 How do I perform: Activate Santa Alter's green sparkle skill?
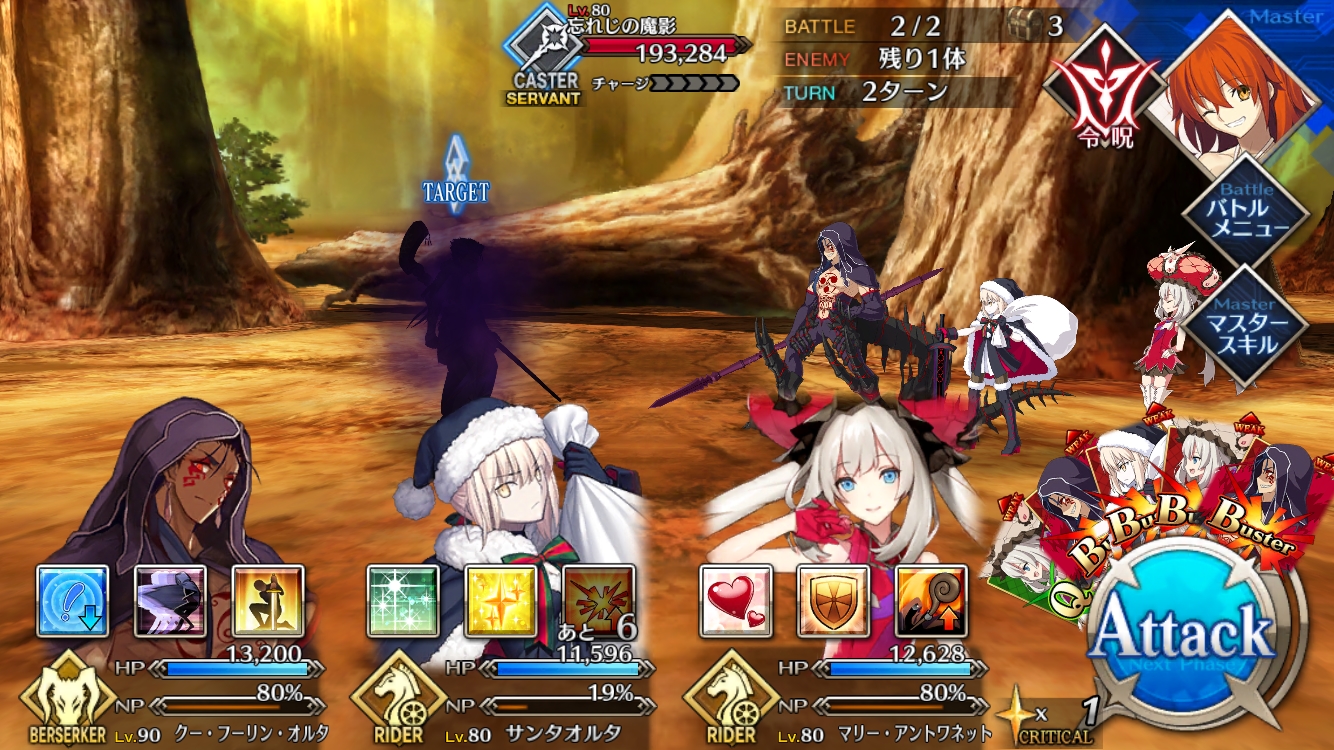click(403, 601)
